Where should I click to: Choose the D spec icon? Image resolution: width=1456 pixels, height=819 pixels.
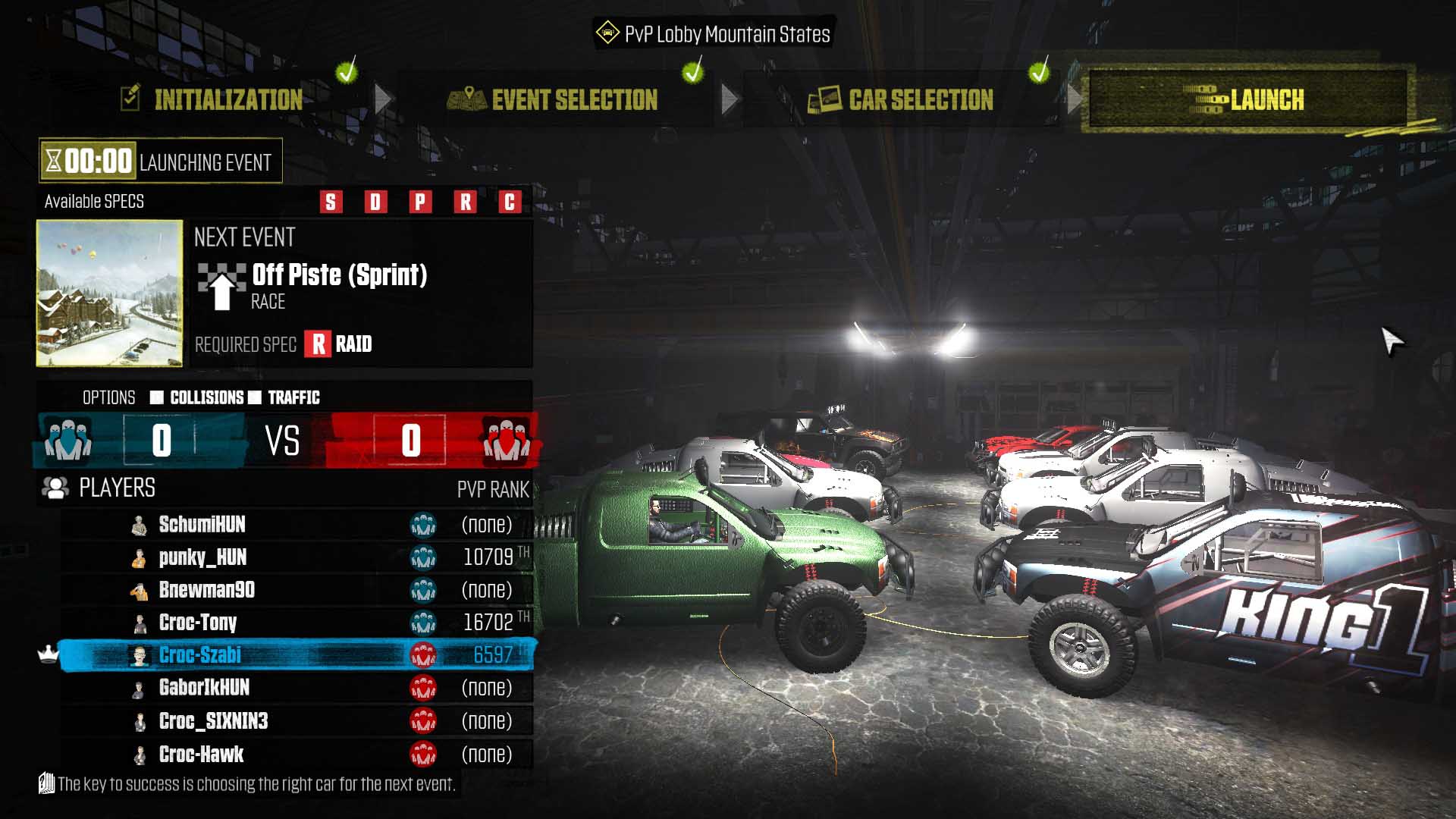[375, 202]
